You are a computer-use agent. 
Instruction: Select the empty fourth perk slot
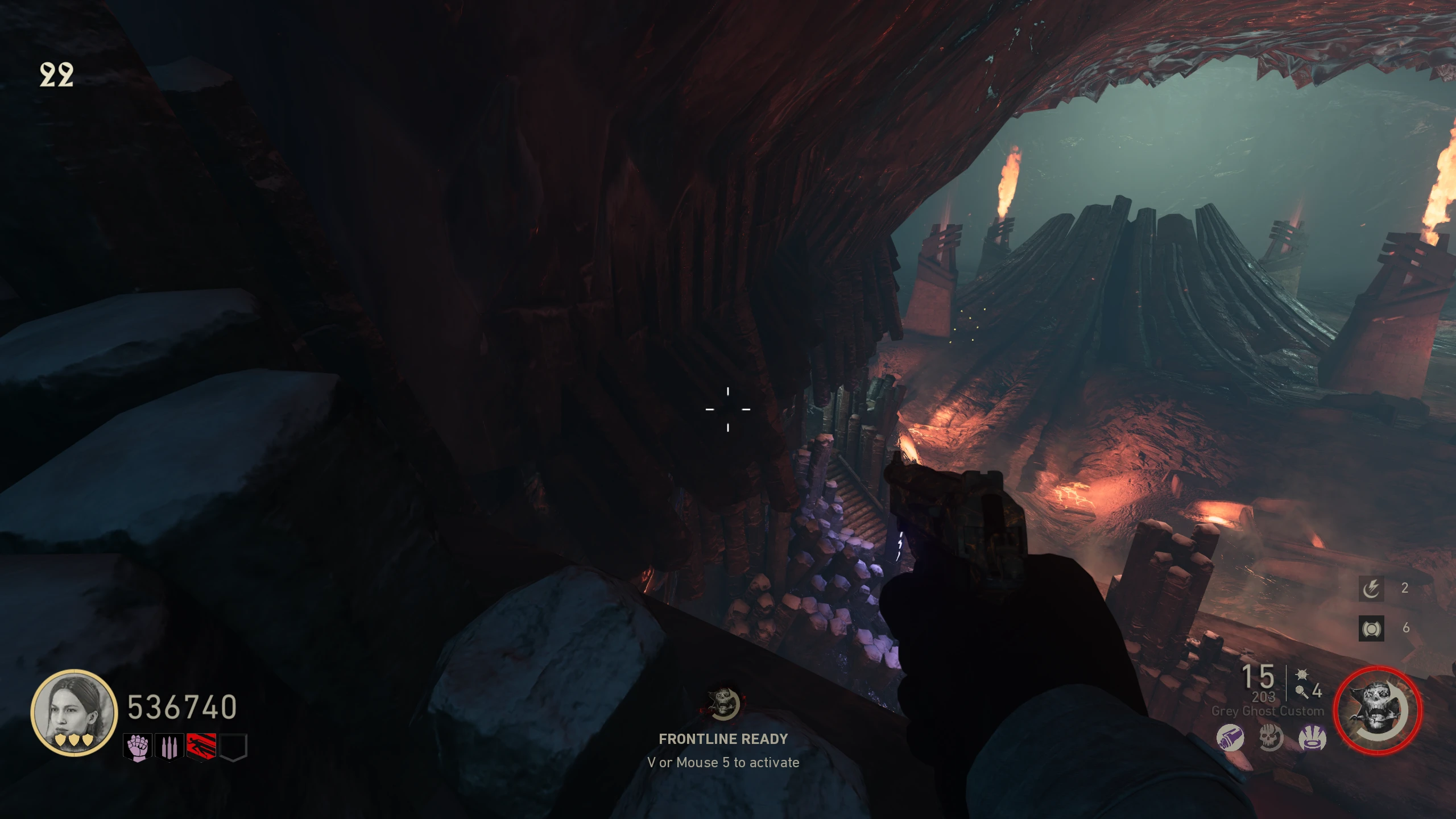click(x=233, y=747)
